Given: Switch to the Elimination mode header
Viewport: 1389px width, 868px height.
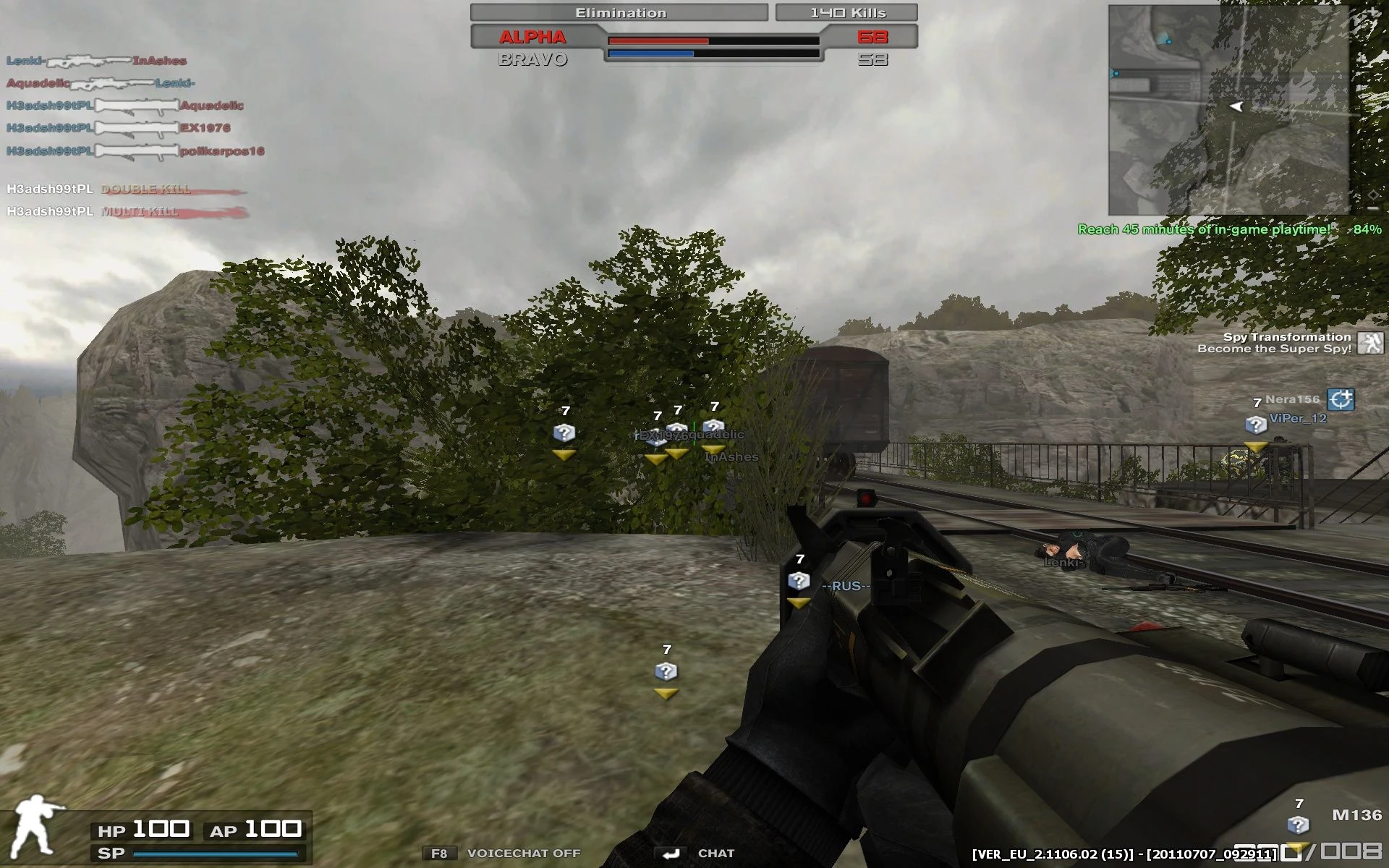Looking at the screenshot, I should pyautogui.click(x=619, y=12).
